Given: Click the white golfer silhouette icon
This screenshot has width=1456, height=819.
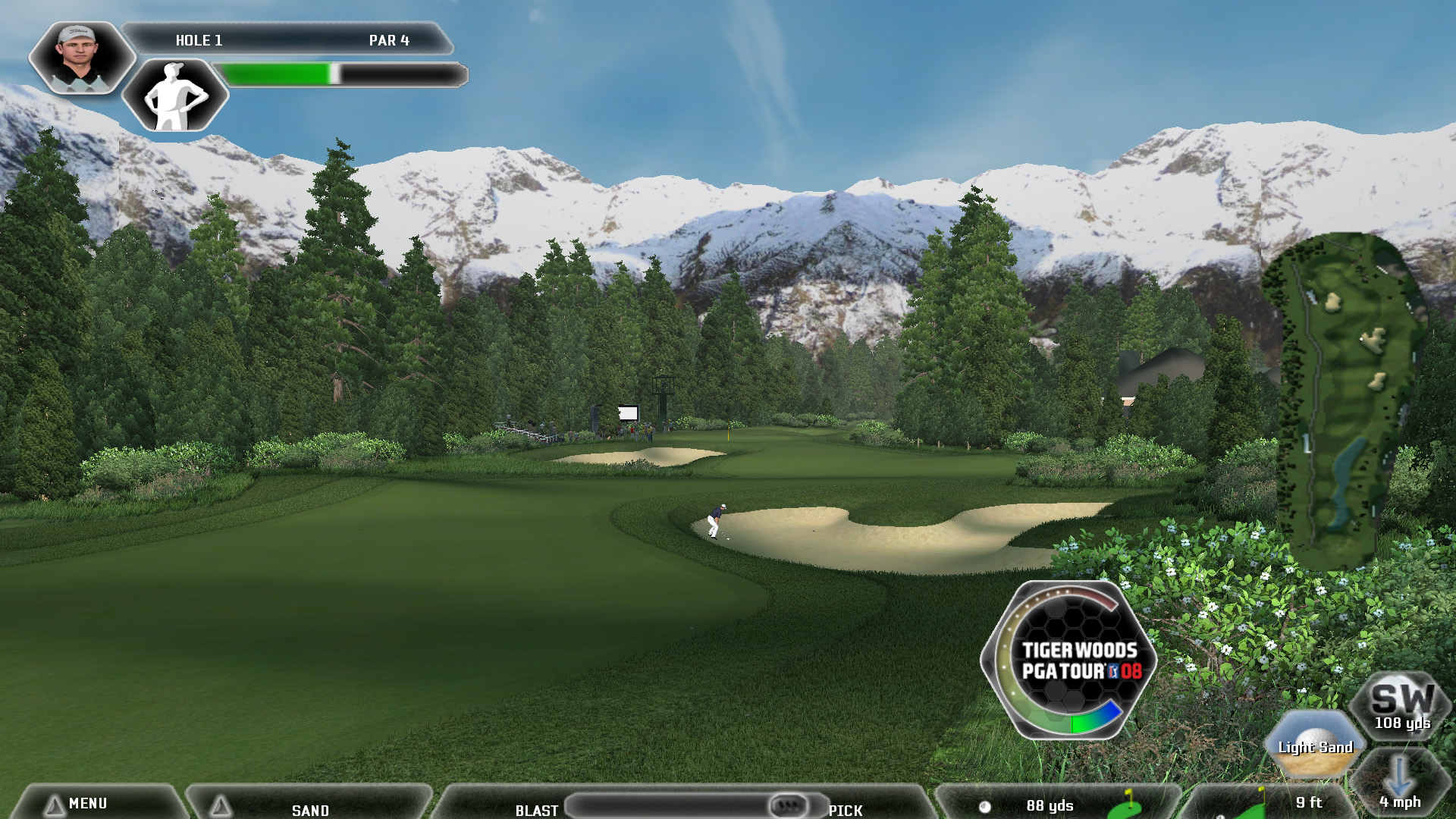Looking at the screenshot, I should click(x=175, y=96).
